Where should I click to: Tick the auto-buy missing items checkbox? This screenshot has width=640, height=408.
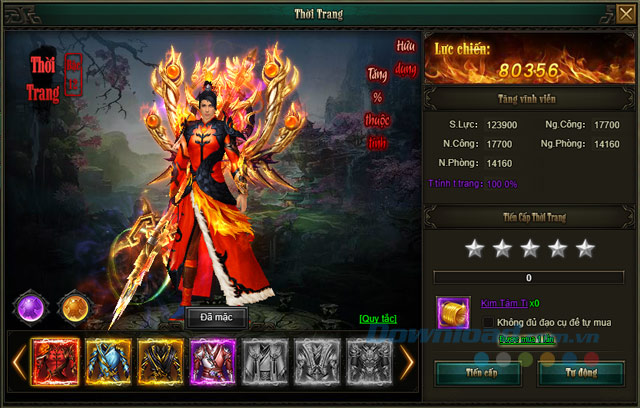488,322
